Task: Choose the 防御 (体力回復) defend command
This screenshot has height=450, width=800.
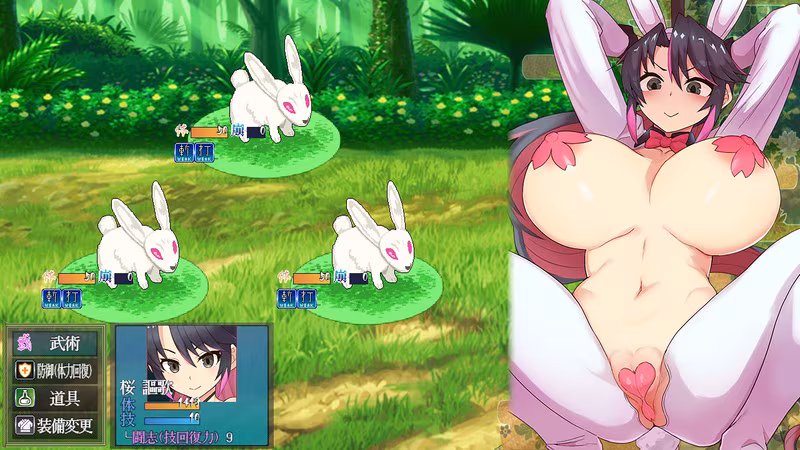Action: point(56,370)
